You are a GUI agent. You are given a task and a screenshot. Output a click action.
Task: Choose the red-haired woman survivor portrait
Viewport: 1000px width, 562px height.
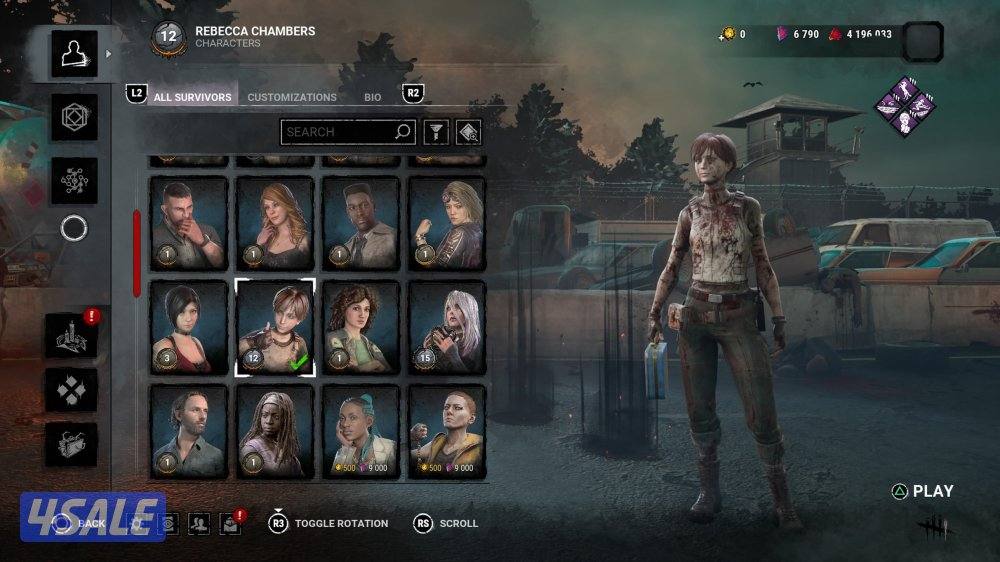pyautogui.click(x=275, y=223)
